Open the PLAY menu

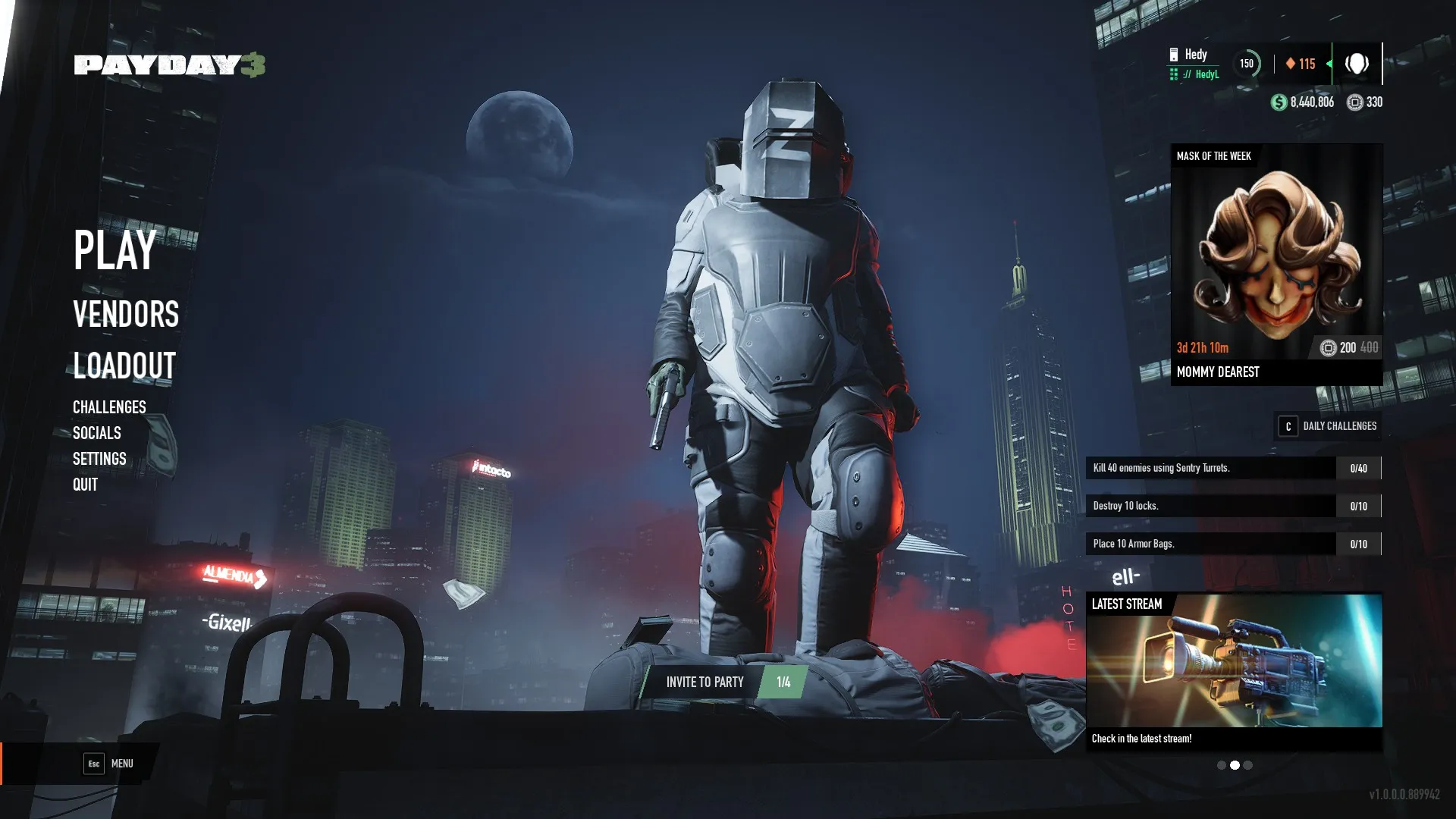pos(115,250)
